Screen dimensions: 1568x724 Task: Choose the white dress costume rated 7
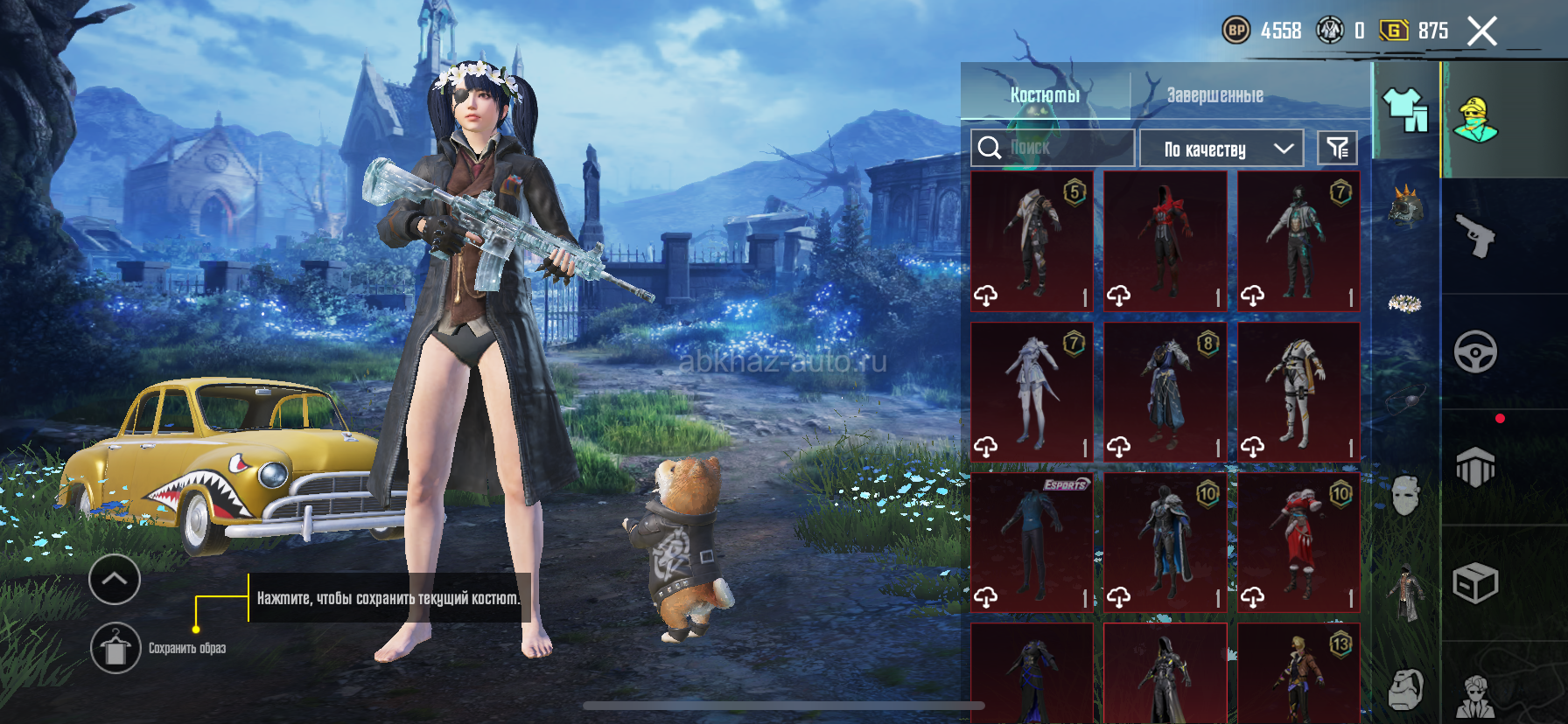click(1032, 392)
